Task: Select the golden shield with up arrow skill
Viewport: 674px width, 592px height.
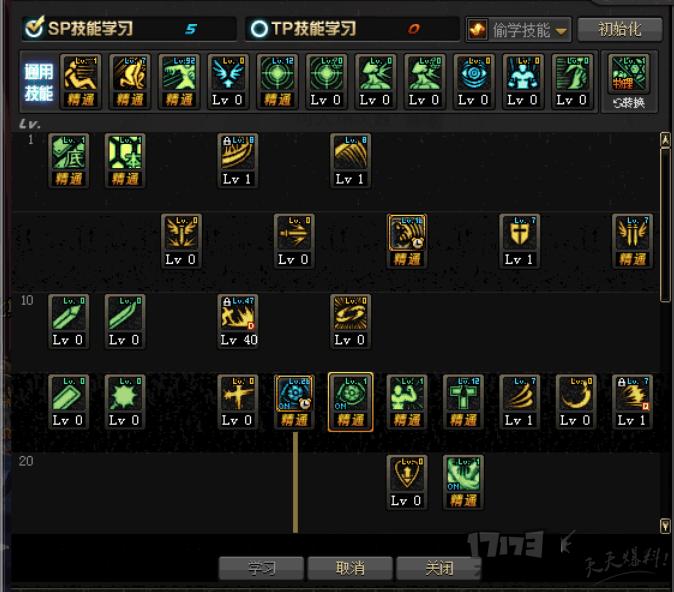Action: 406,474
